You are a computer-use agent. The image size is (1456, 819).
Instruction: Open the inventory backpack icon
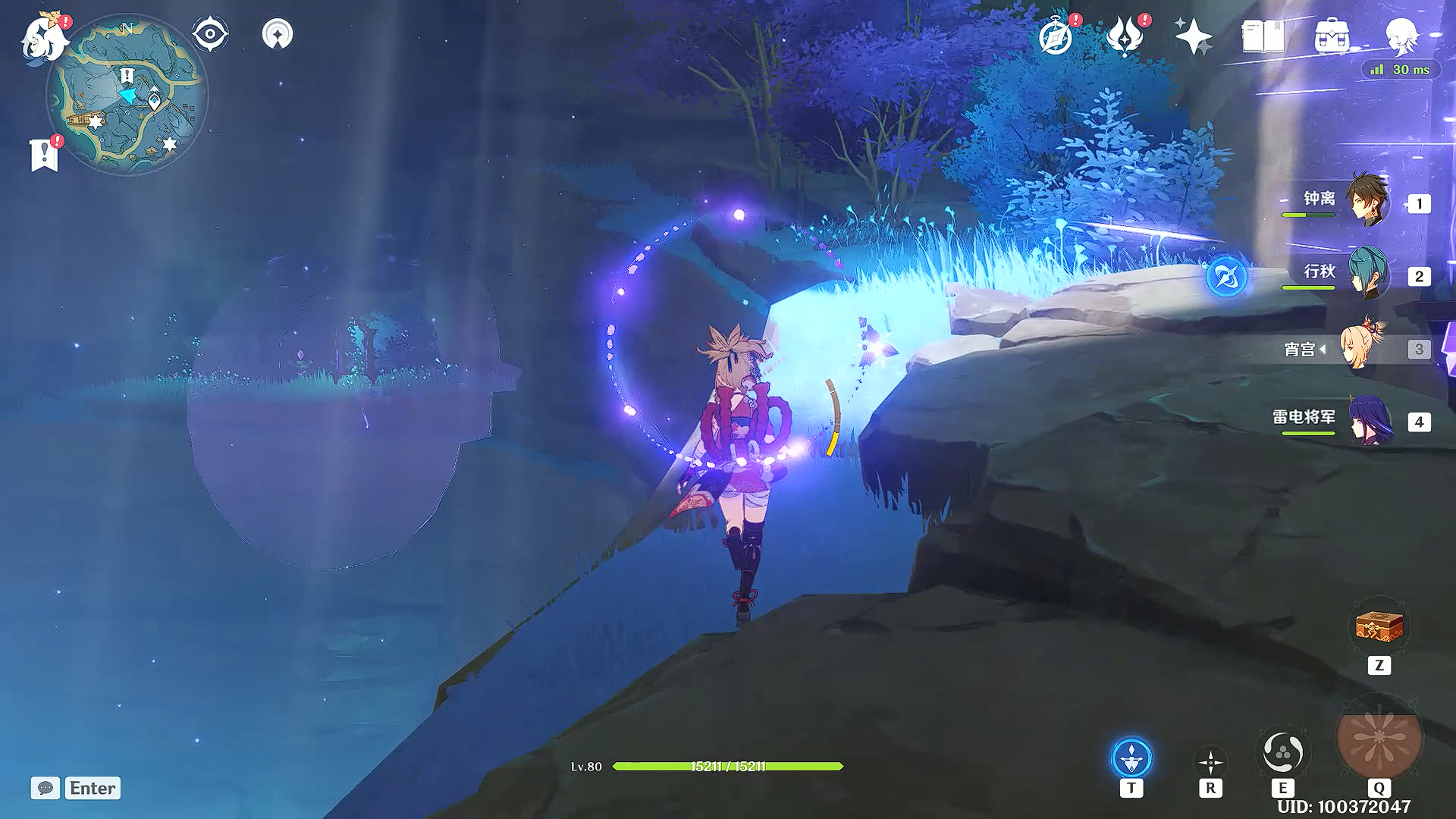1332,36
